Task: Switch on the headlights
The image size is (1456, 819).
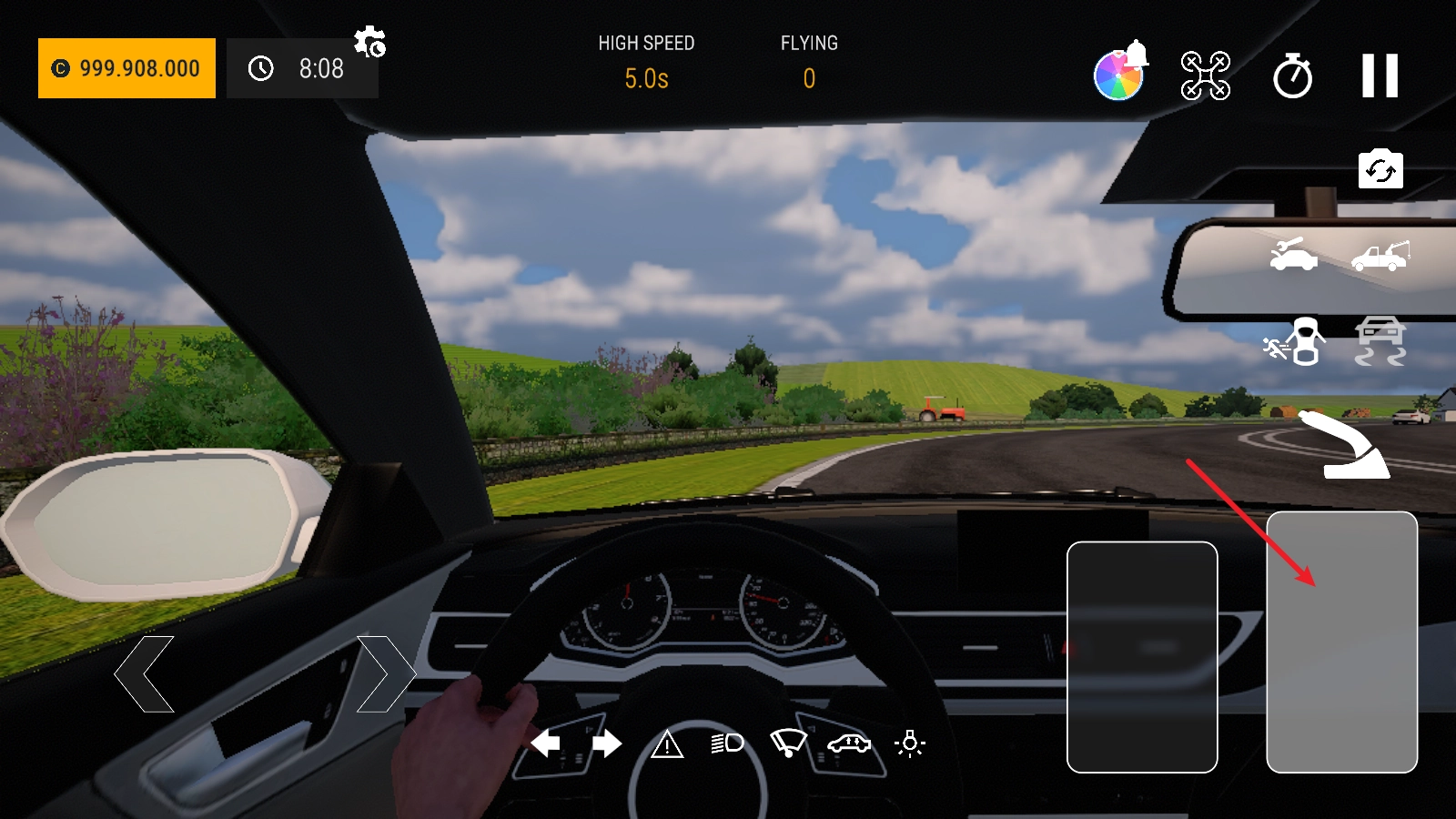Action: click(727, 743)
